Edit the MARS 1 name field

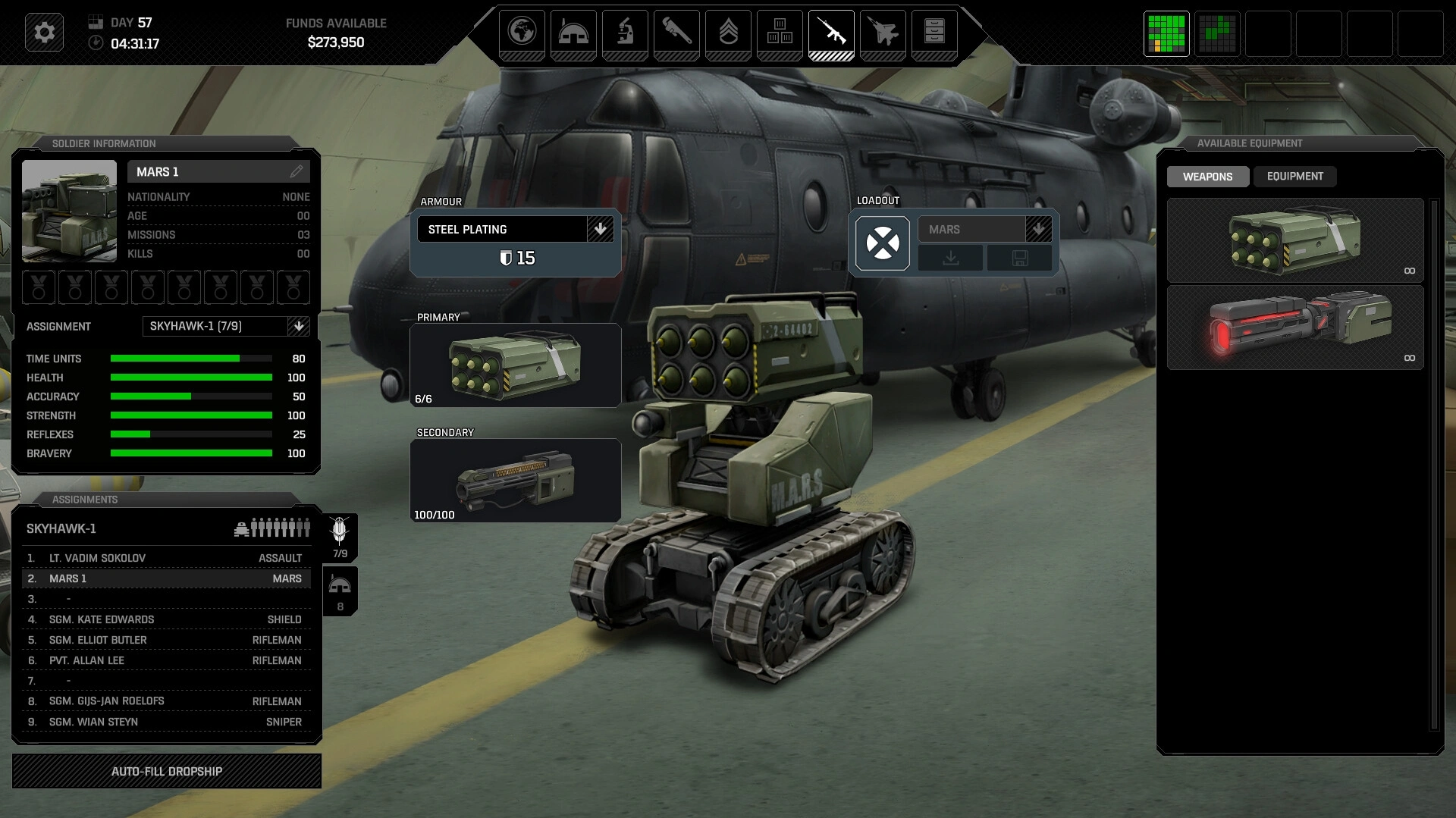click(x=296, y=172)
